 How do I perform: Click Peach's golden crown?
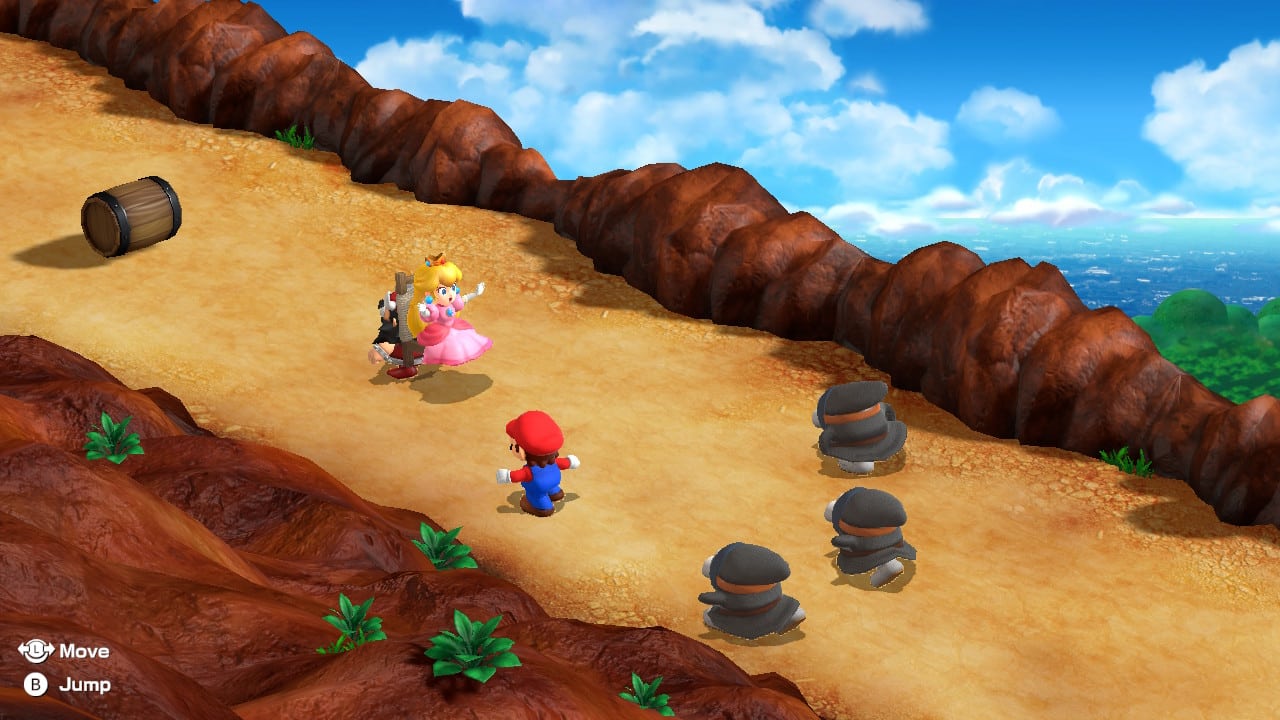(437, 260)
